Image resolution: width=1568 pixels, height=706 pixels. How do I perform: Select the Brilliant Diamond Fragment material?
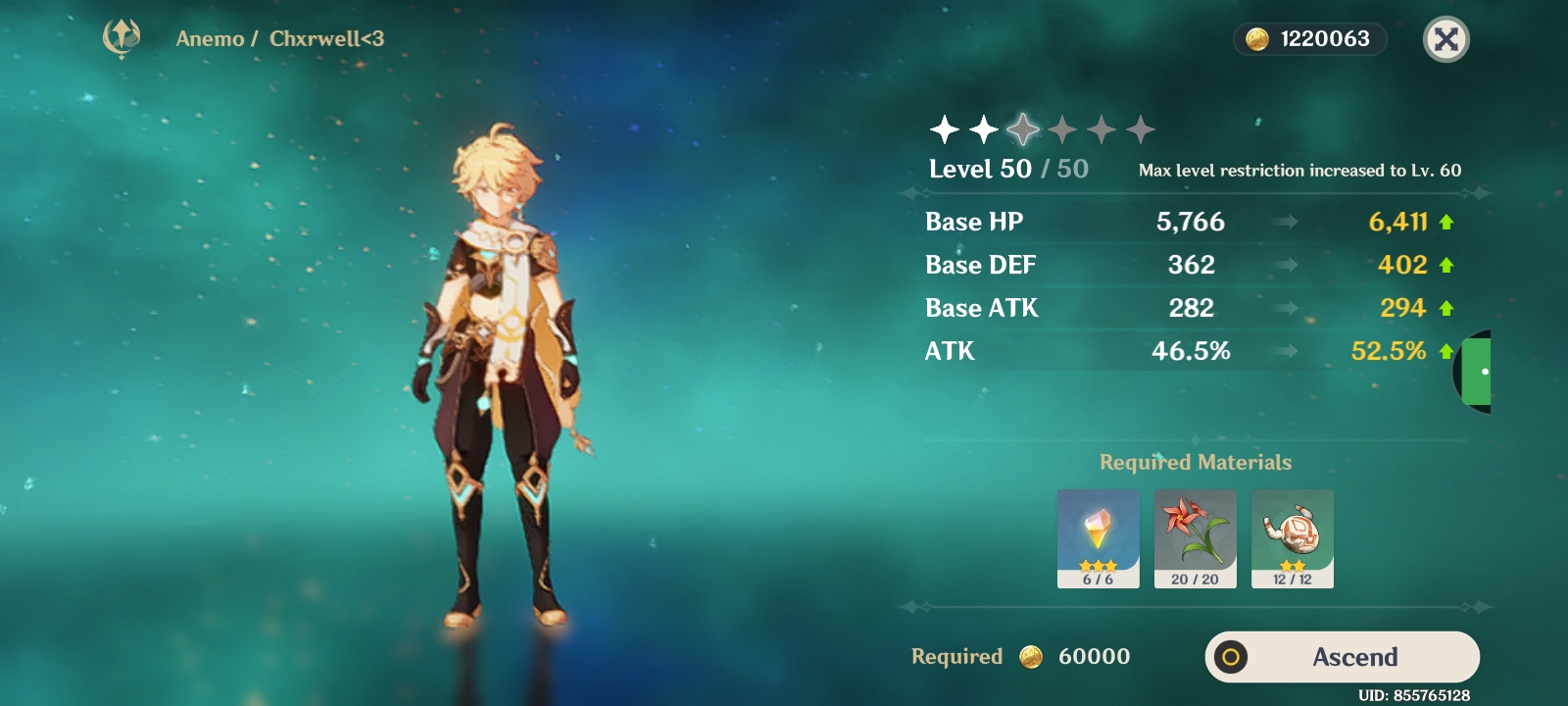(x=1099, y=534)
